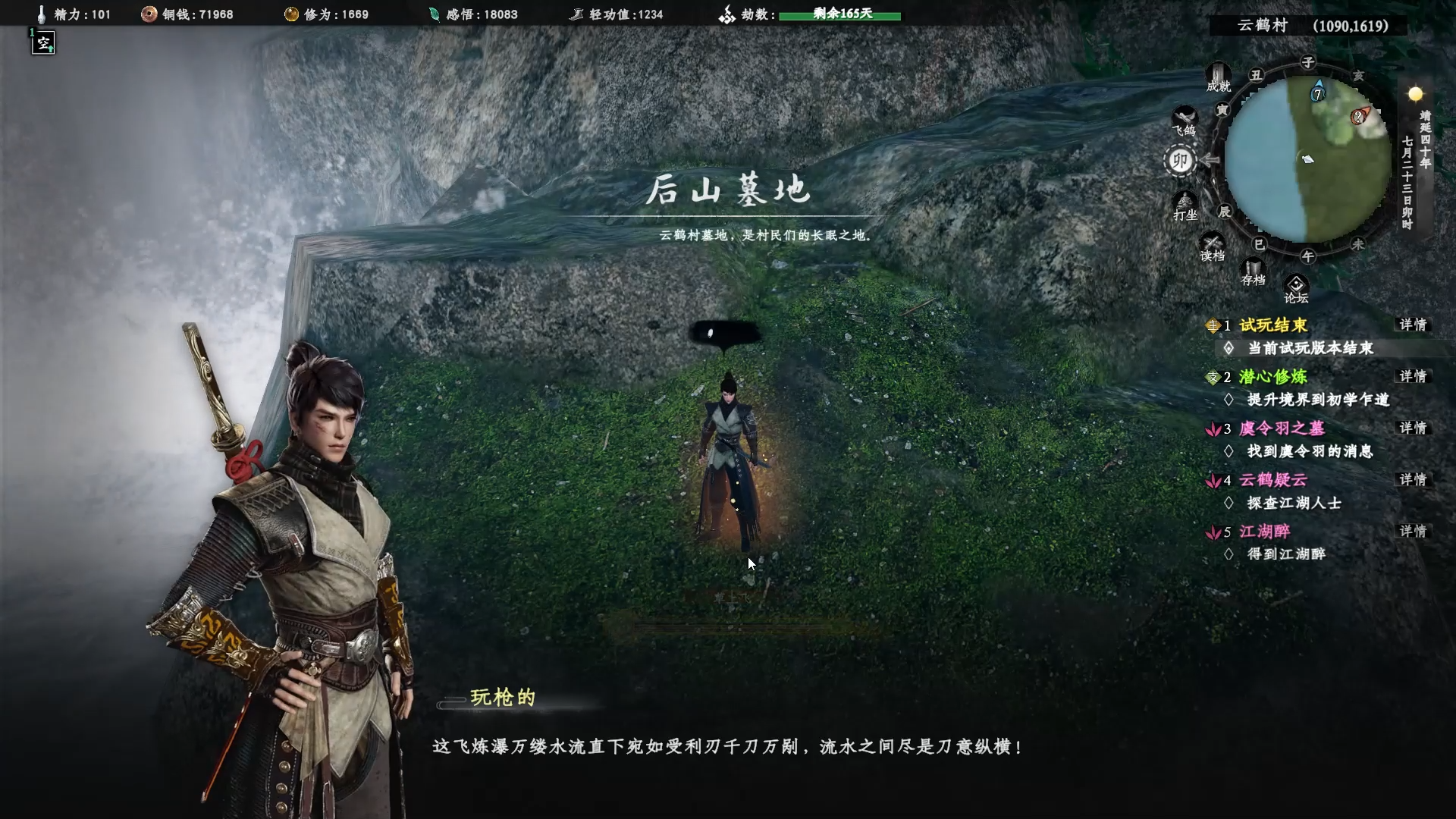
Task: Open the 飞鸽 messenger pigeon icon
Action: pos(1184,121)
